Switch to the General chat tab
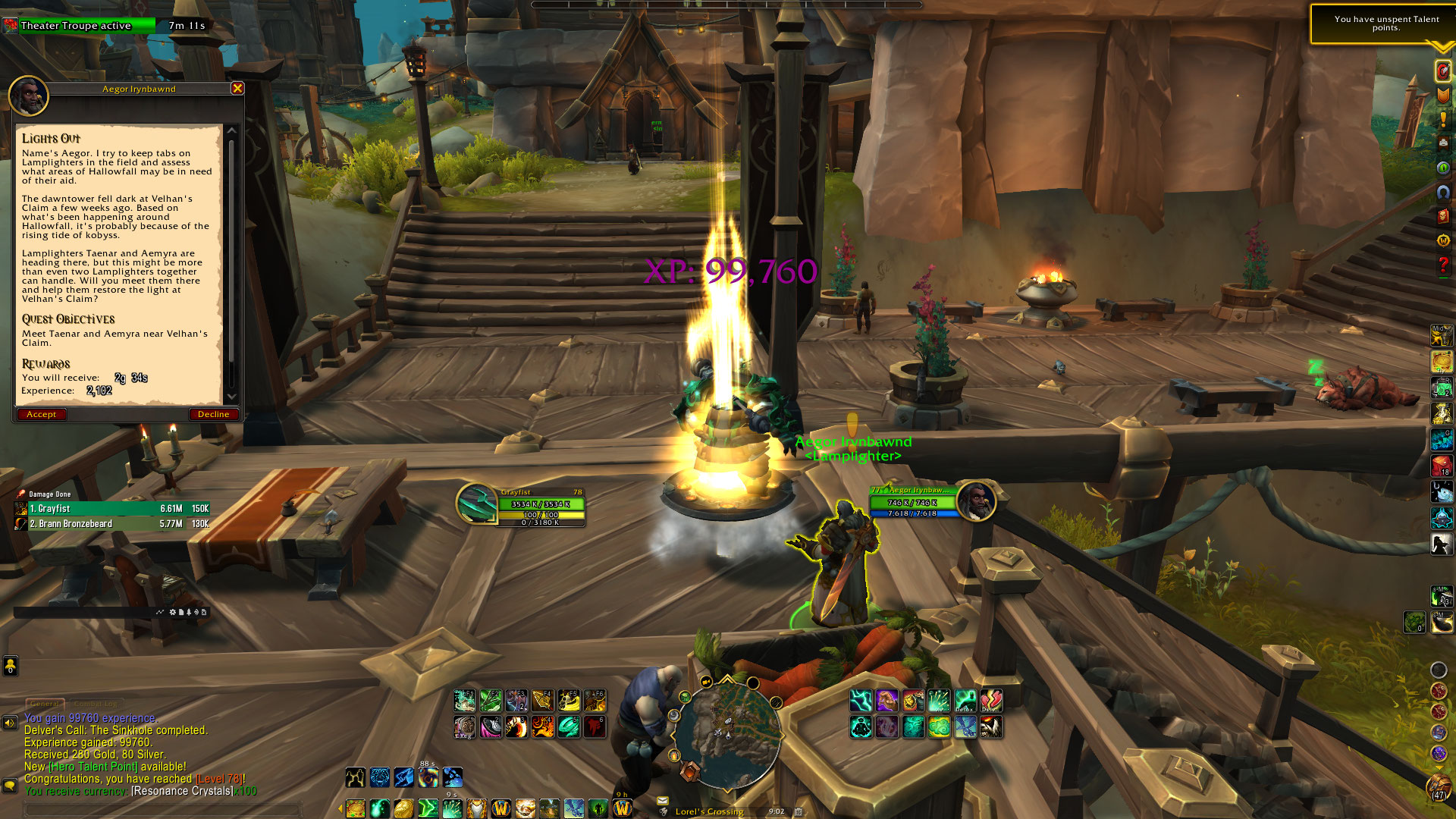The image size is (1456, 819). pos(45,704)
